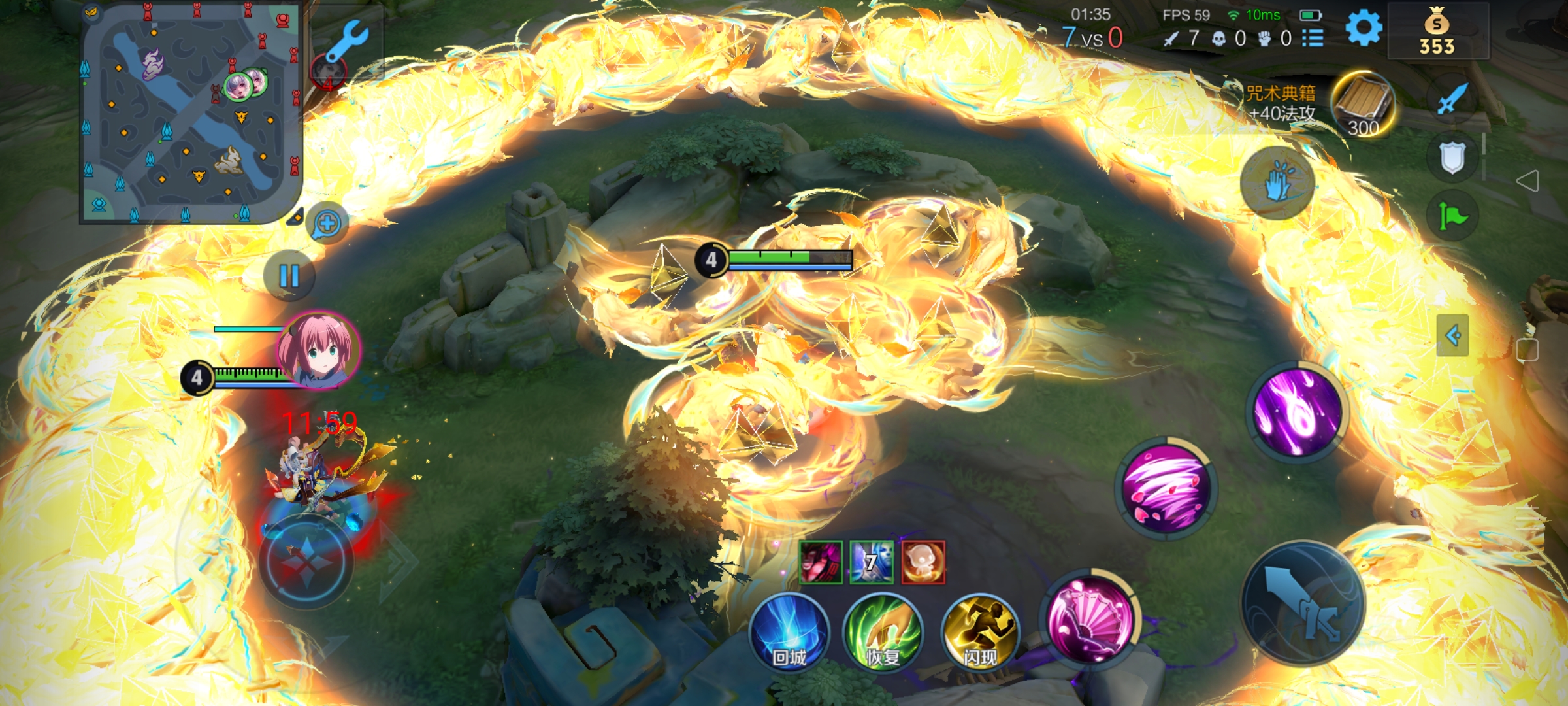Viewport: 1568px width, 706px height.
Task: Cast the magenta whirlwind skill
Action: point(1166,488)
